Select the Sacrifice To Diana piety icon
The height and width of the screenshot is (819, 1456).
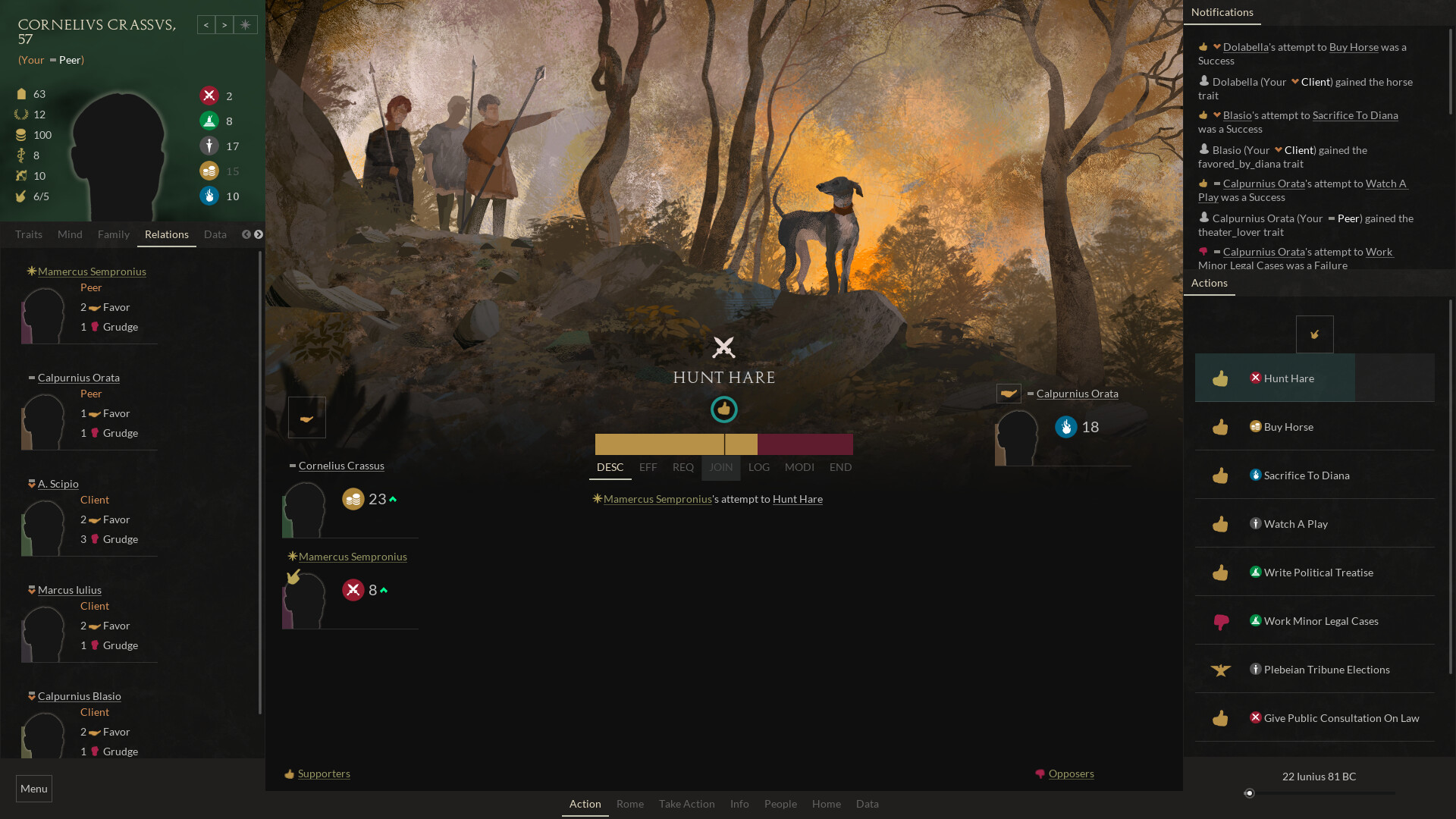click(x=1257, y=475)
